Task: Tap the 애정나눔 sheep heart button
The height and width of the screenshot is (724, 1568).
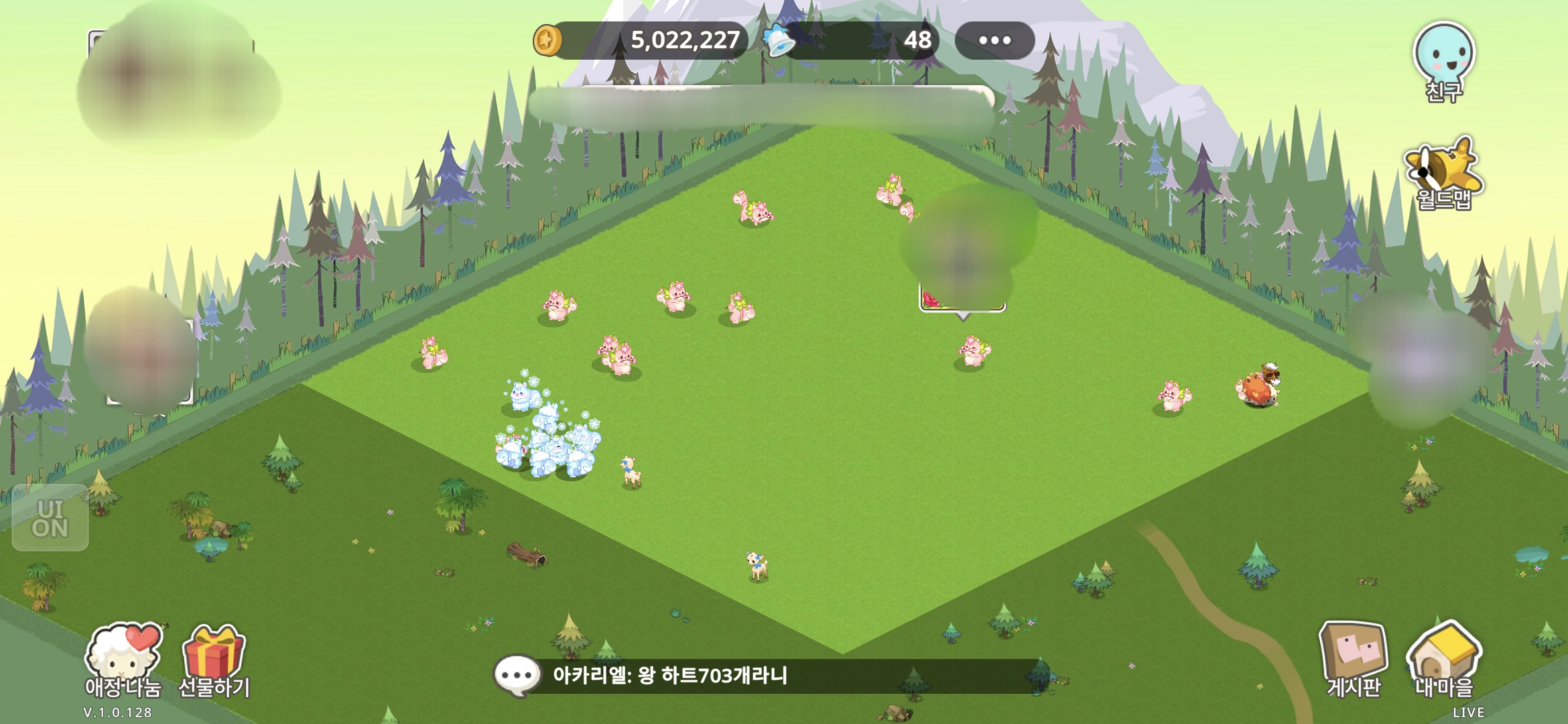Action: click(x=123, y=658)
